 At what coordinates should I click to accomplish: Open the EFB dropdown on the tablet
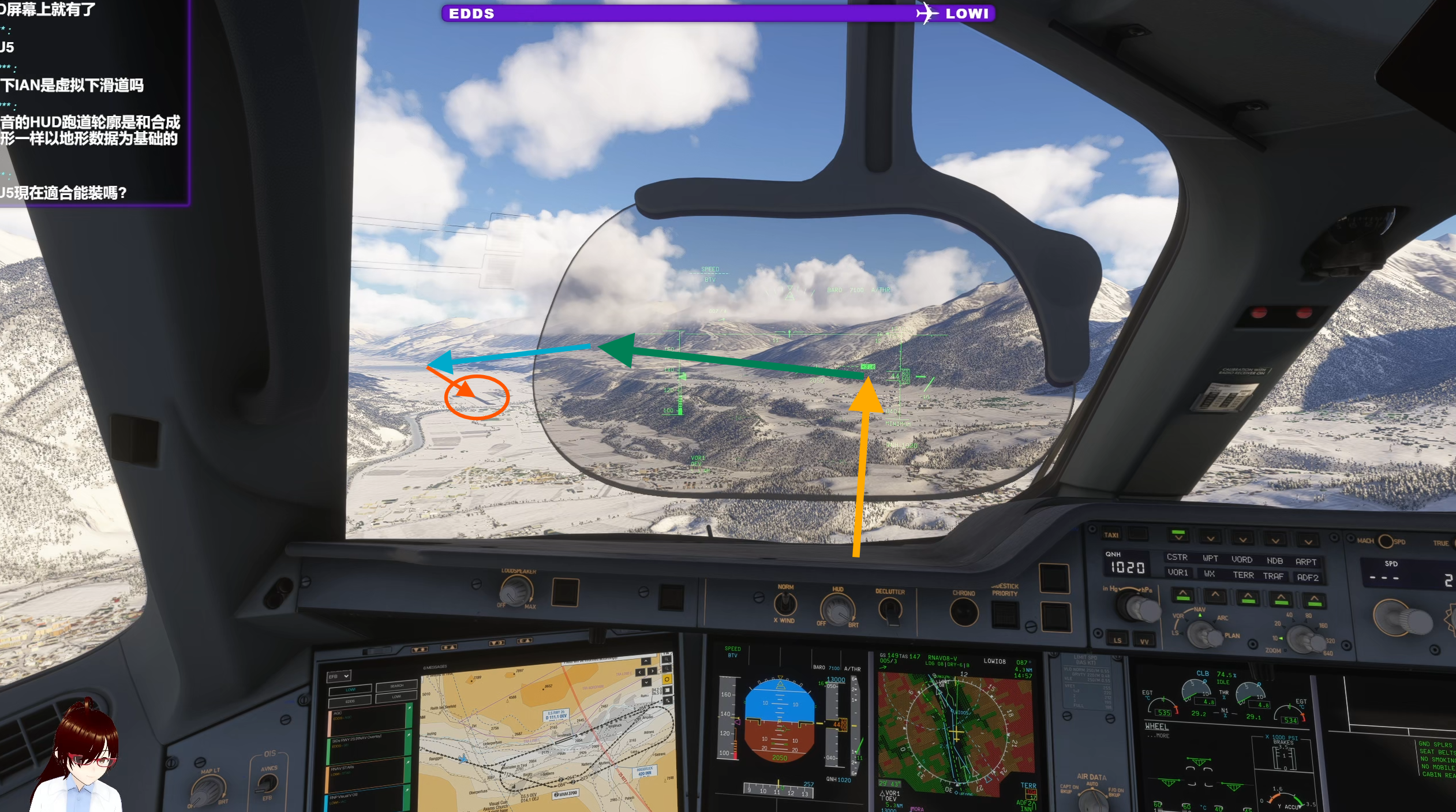339,676
